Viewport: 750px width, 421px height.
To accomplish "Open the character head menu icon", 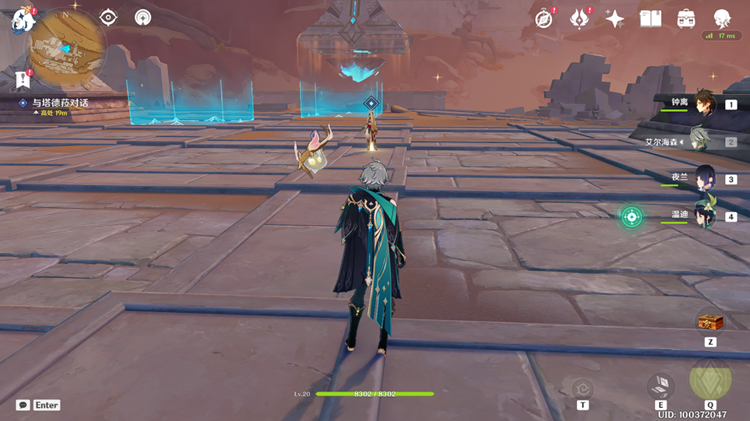I will (x=721, y=18).
